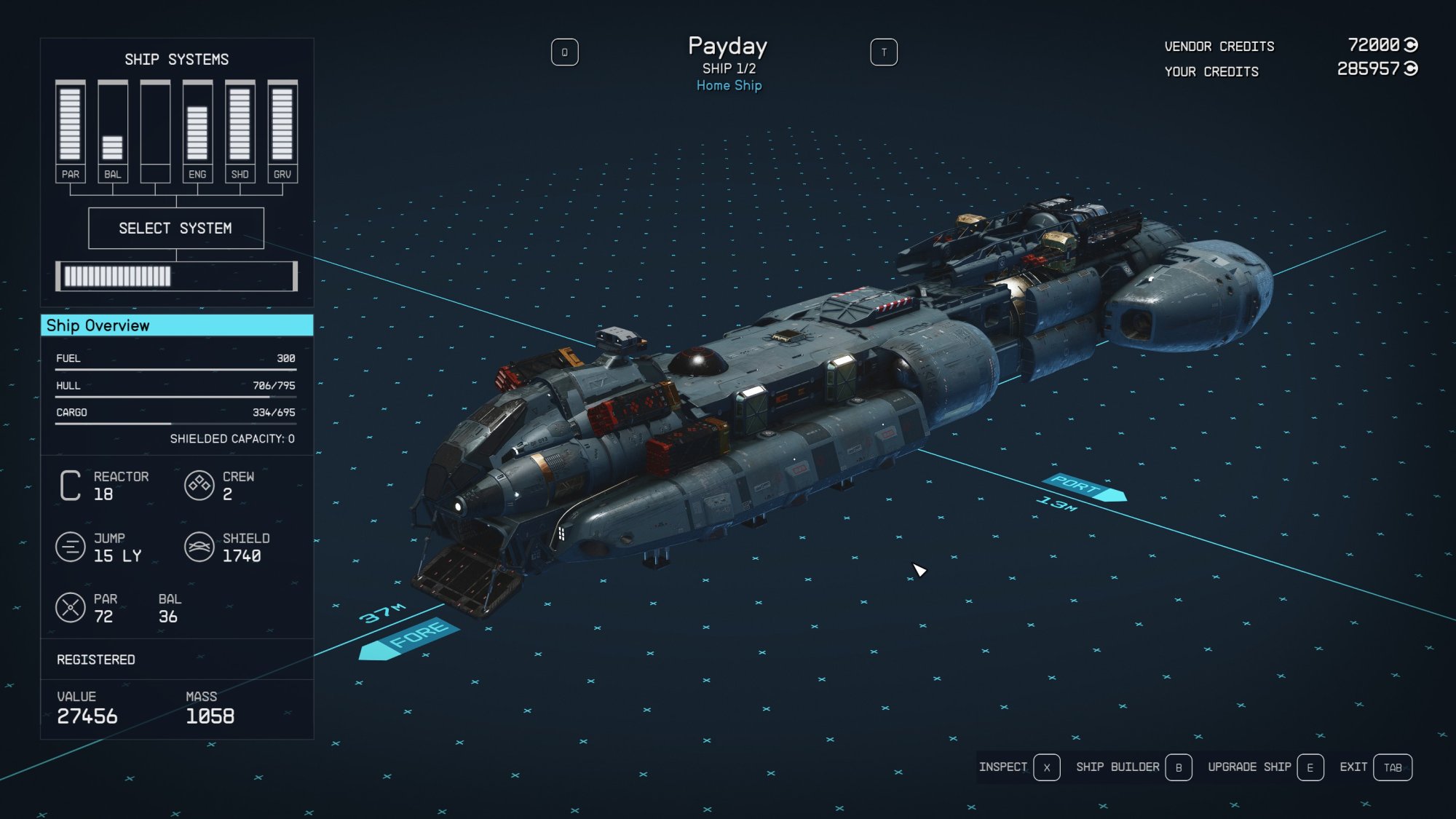This screenshot has width=1456, height=819.
Task: Select the BAL ship system column
Action: pos(113,131)
